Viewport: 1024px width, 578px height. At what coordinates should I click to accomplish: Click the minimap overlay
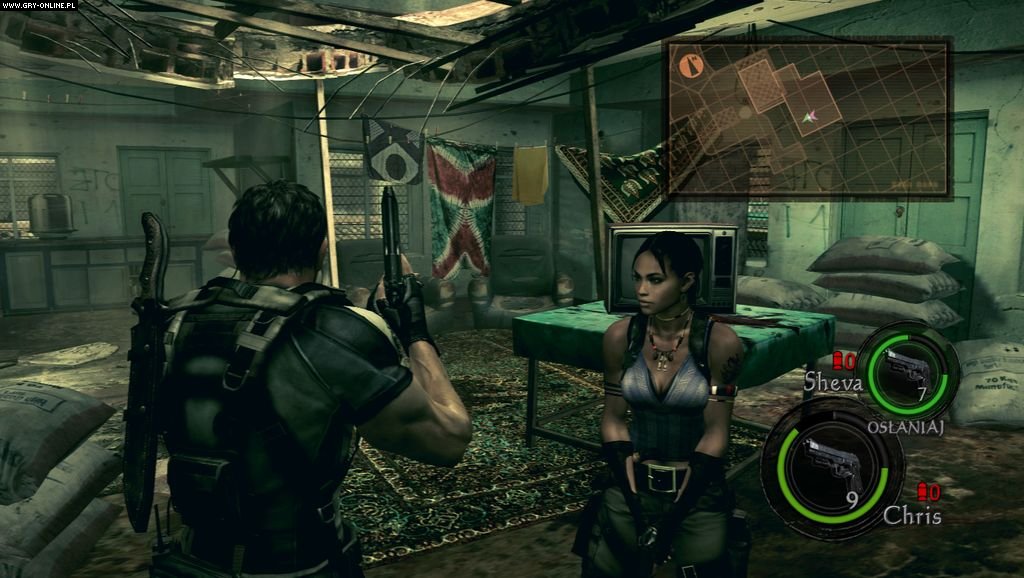point(809,116)
